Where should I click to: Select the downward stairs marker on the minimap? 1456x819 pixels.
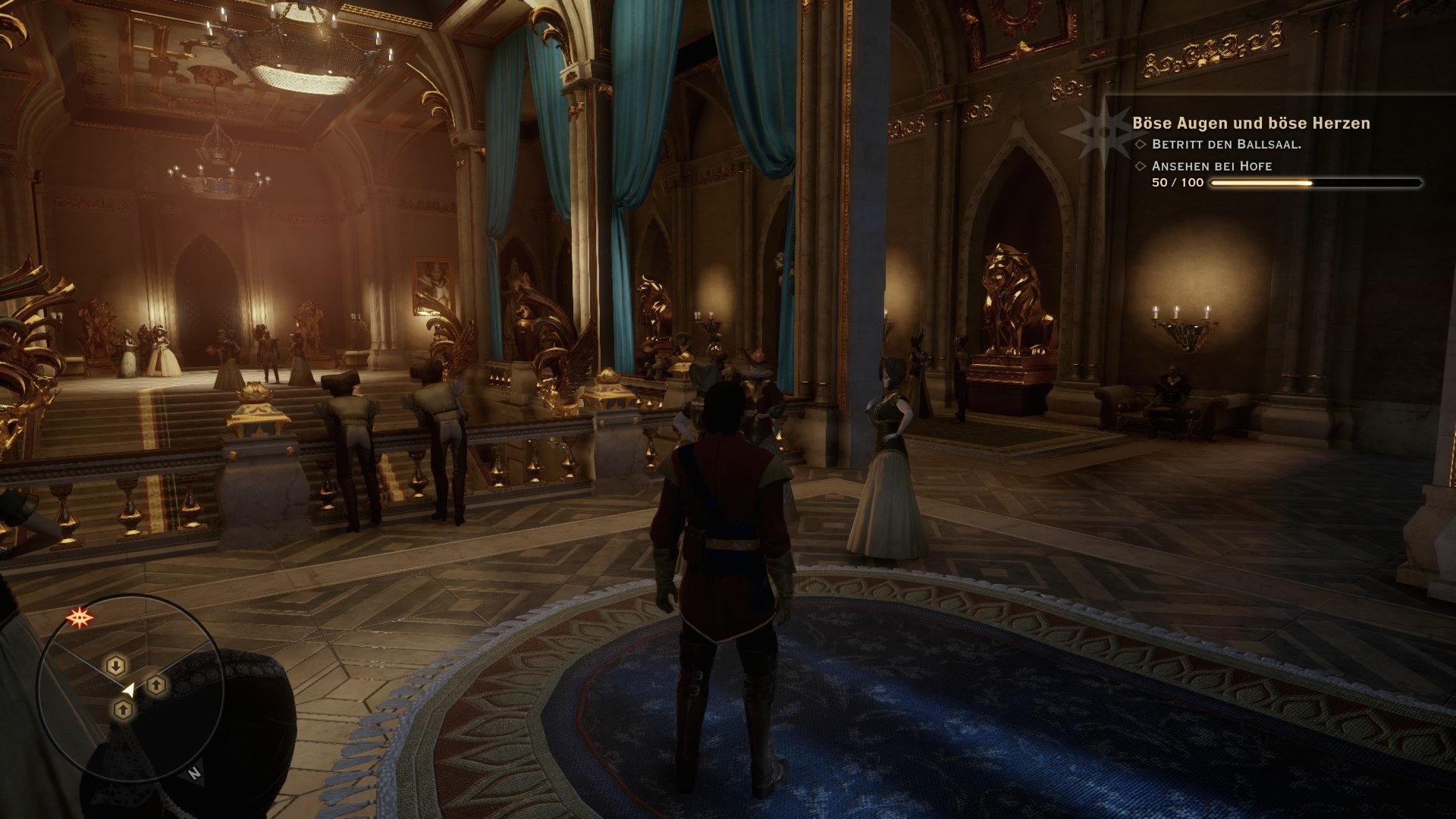click(115, 665)
